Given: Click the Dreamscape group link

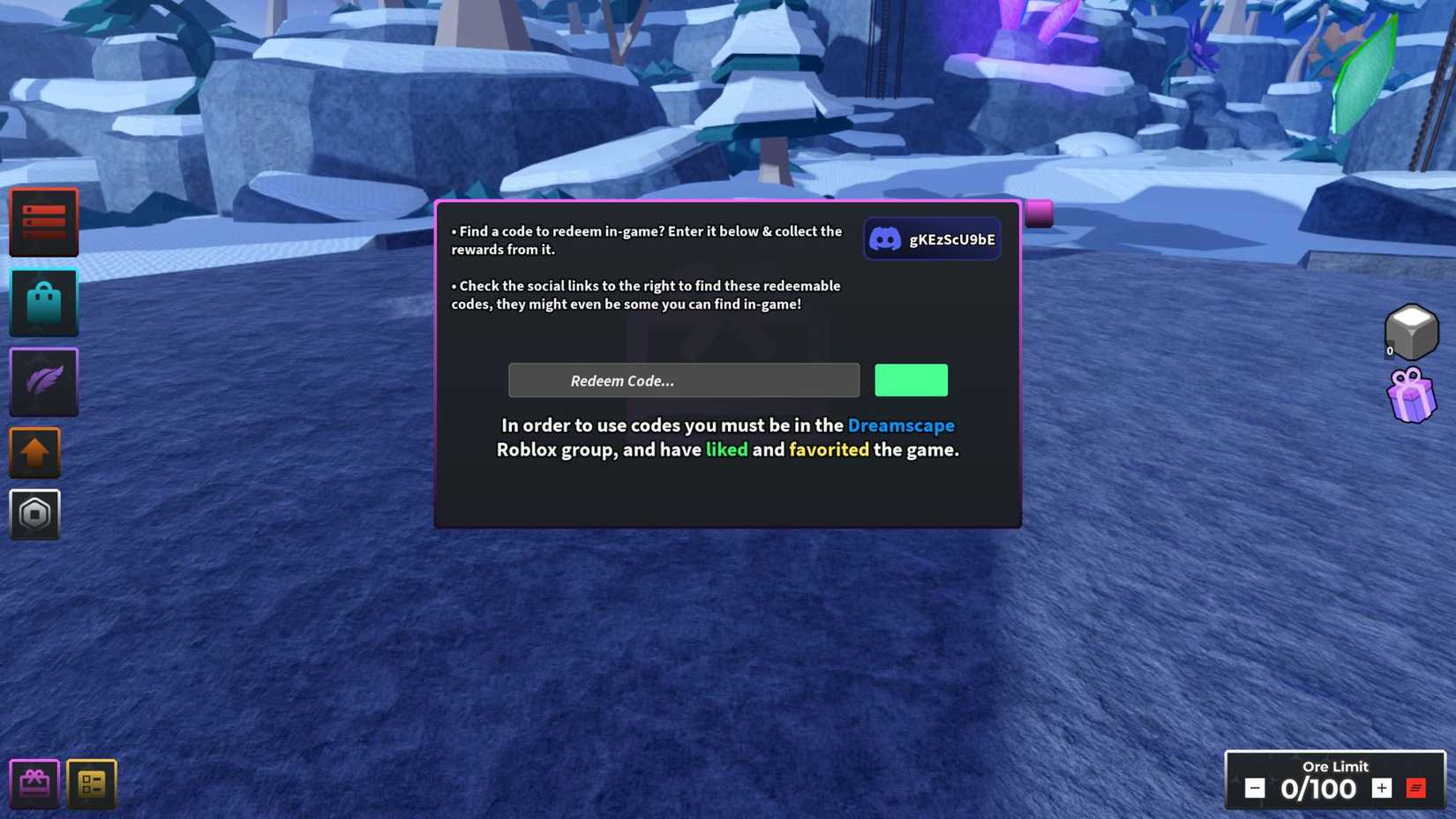Looking at the screenshot, I should click(901, 425).
